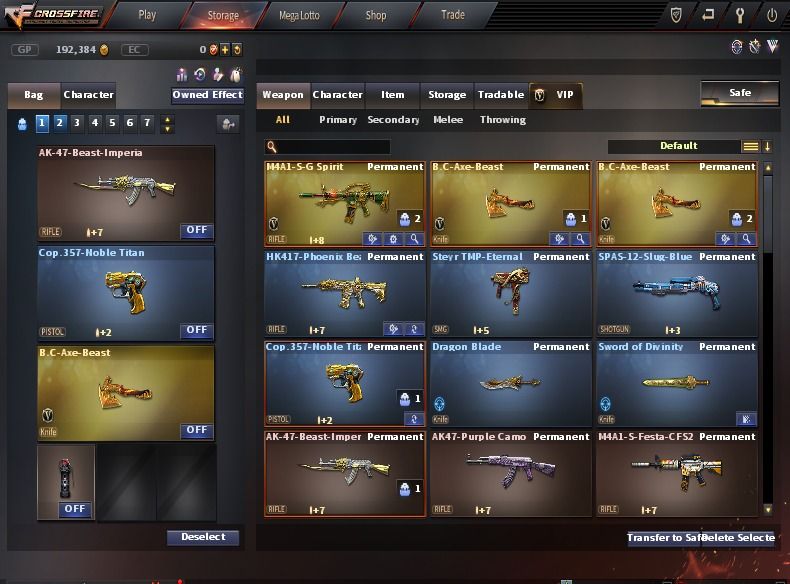Image resolution: width=790 pixels, height=584 pixels.
Task: Open the Shop
Action: coord(376,15)
